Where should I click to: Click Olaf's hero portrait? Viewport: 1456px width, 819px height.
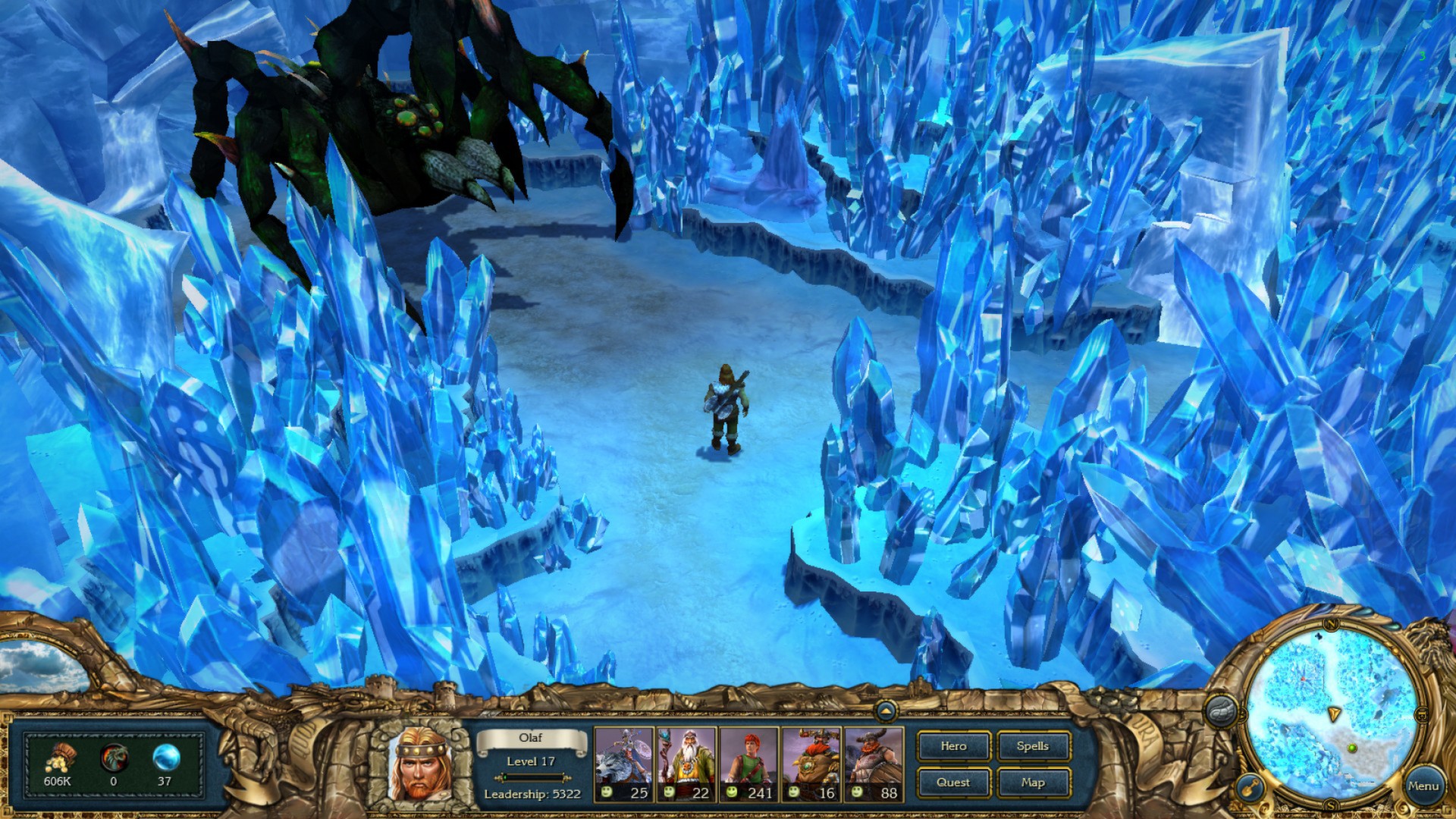click(x=420, y=766)
